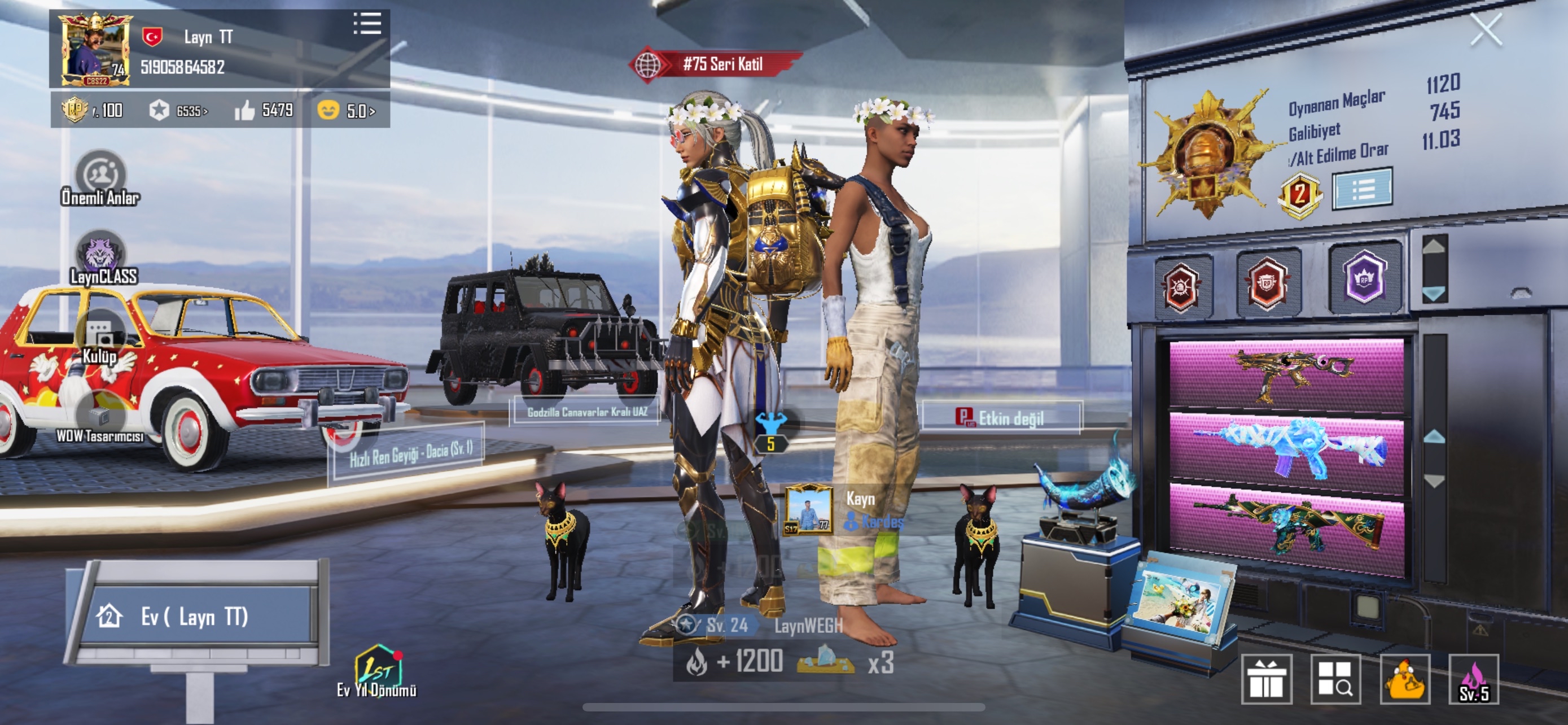The image size is (1568, 725).
Task: Open the Sv. 5 flame button
Action: 1474,679
